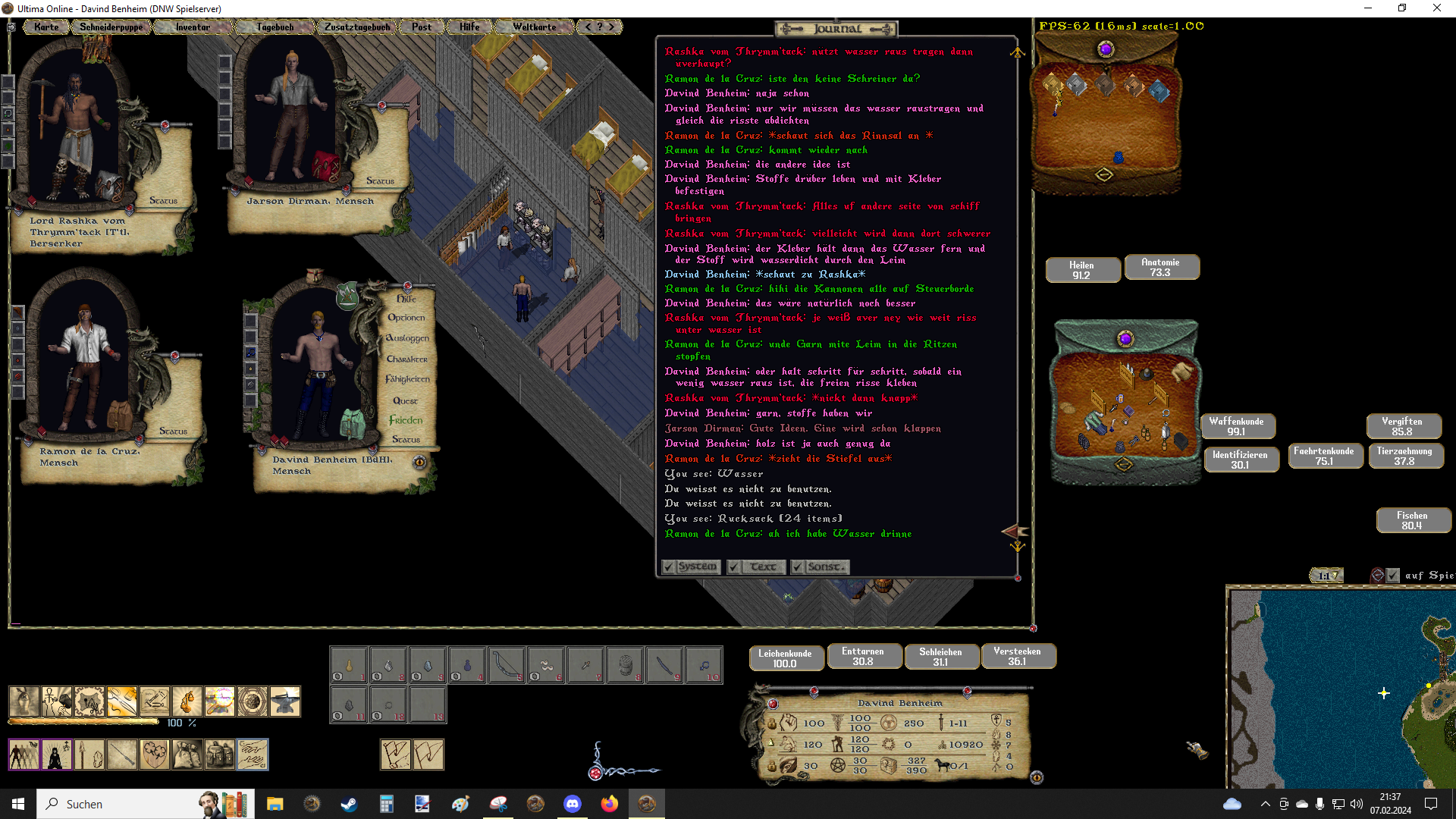This screenshot has height=819, width=1456.
Task: Open the Karte menu
Action: pos(46,27)
